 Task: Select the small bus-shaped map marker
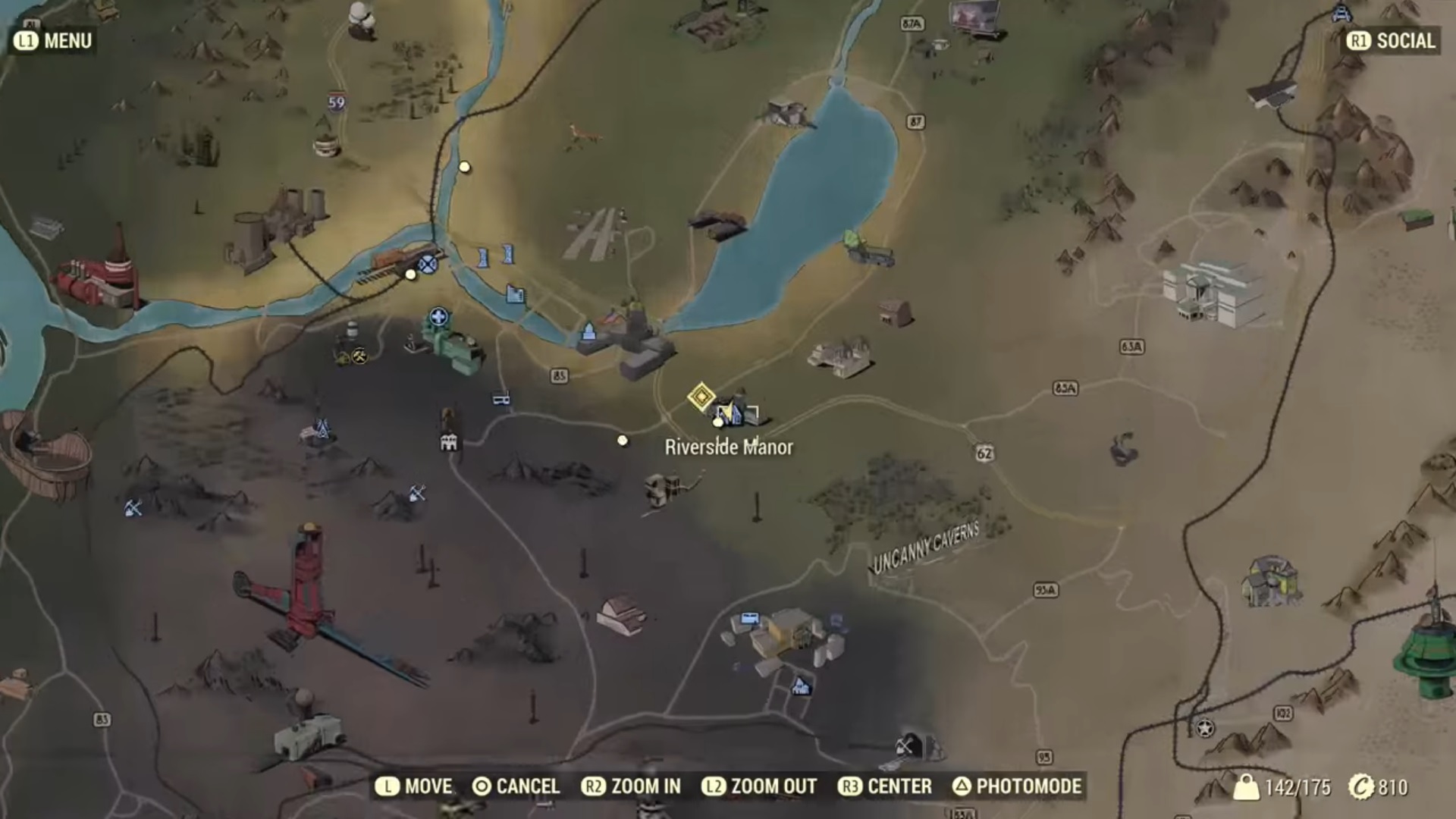501,399
